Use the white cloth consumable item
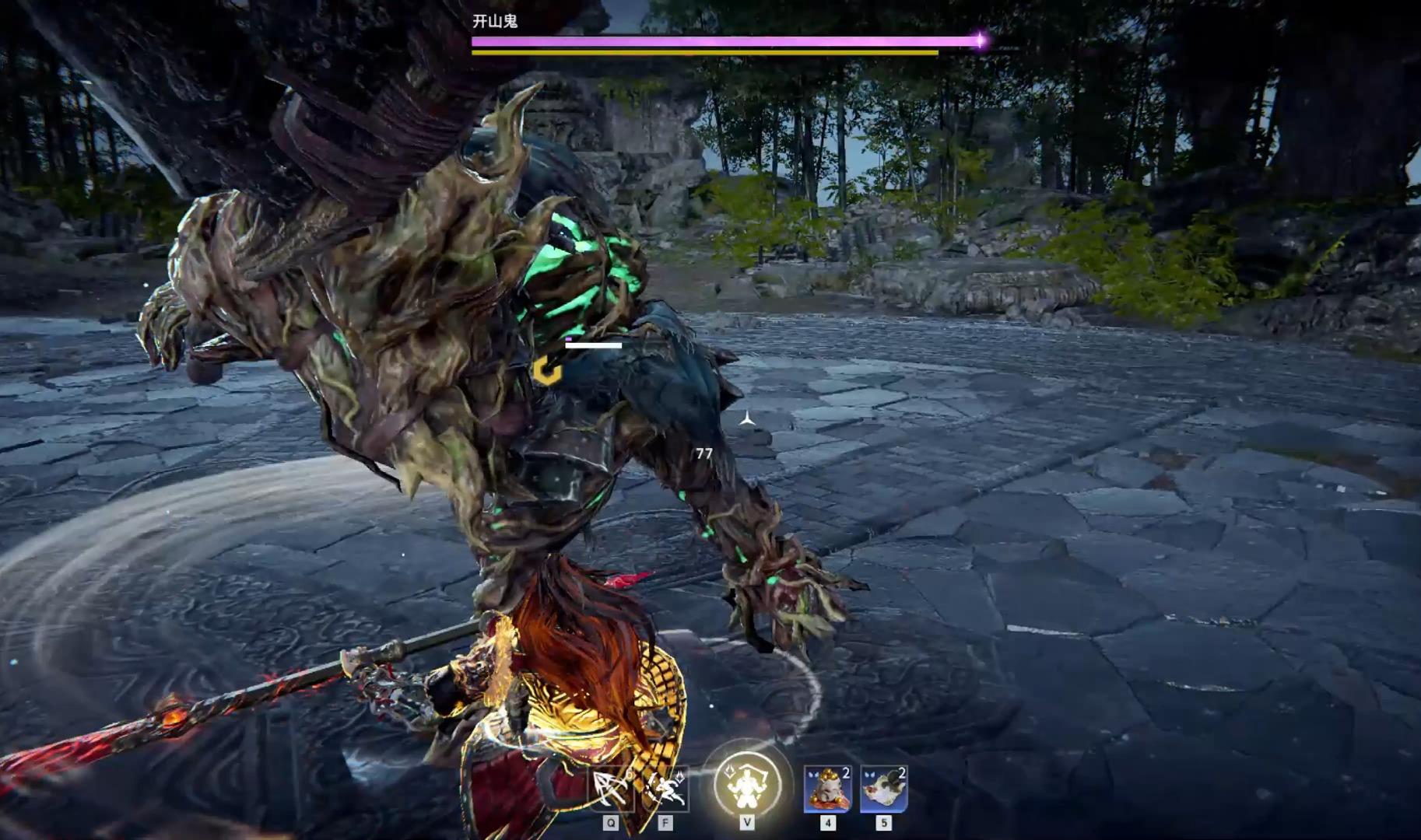 883,789
